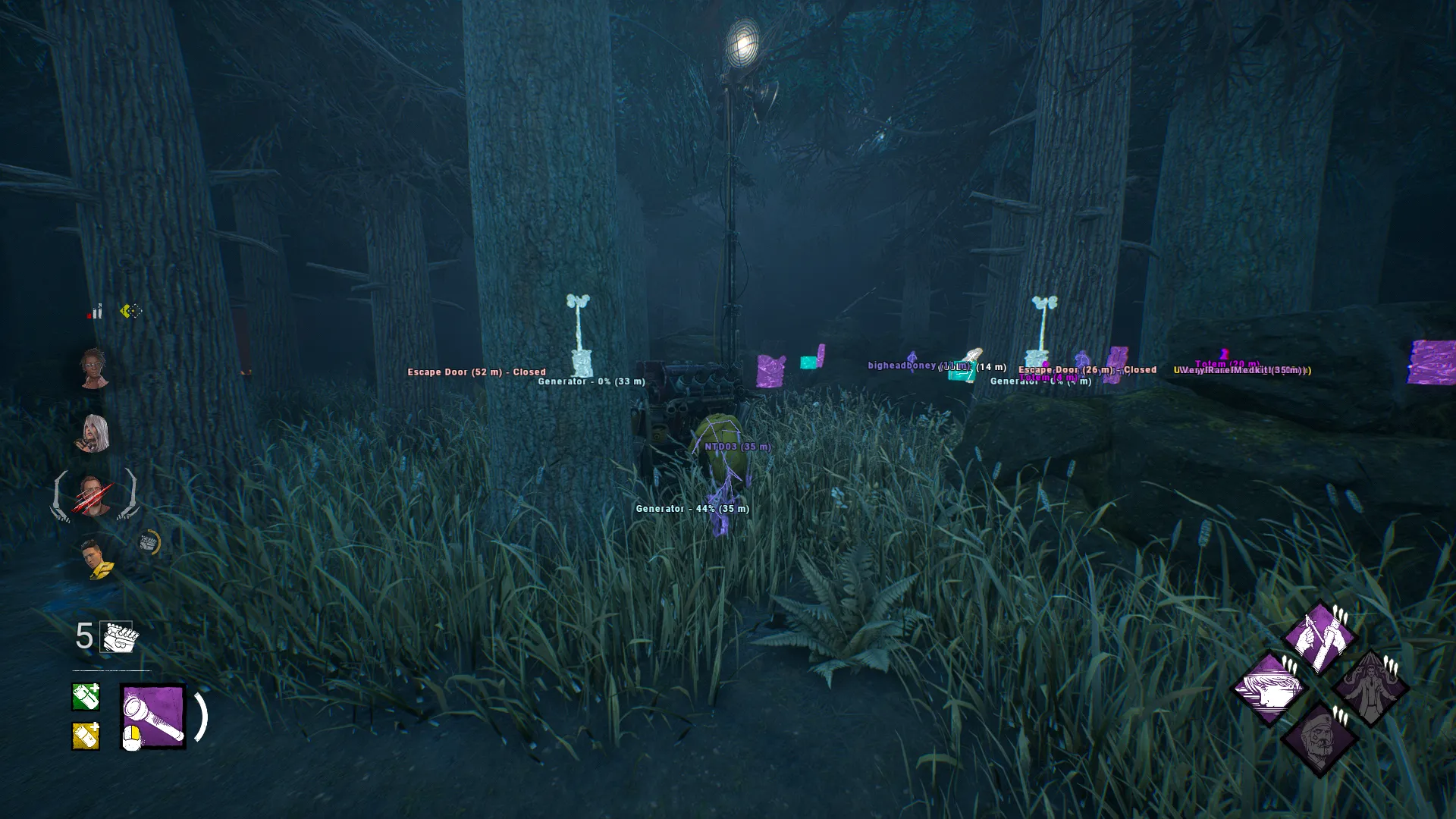Select the white-haired survivor portrait
Screen dimensions: 1456x819
pos(95,433)
